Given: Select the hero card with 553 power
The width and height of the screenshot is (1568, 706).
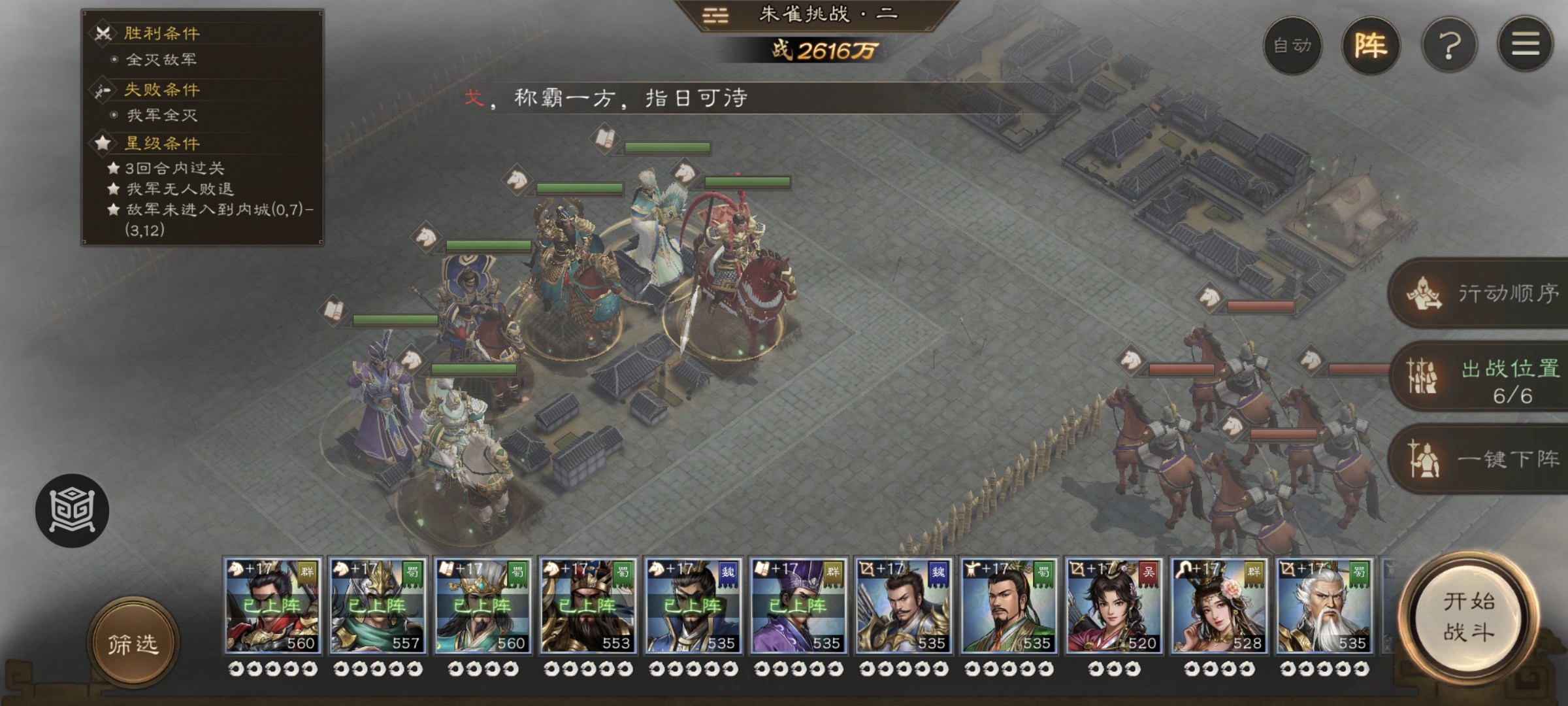Looking at the screenshot, I should (x=588, y=605).
